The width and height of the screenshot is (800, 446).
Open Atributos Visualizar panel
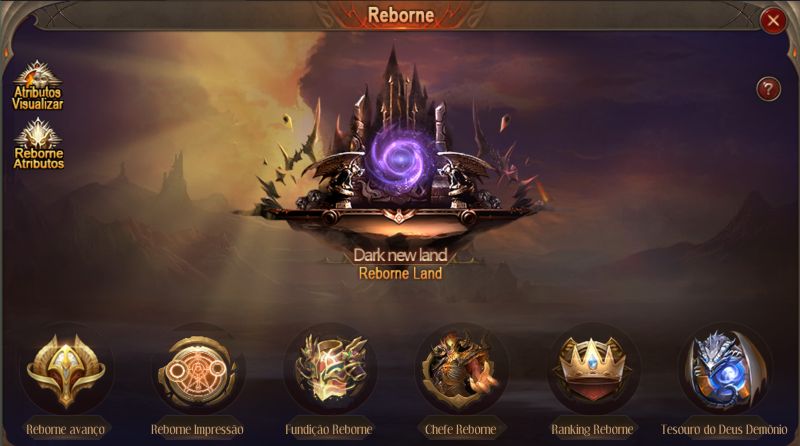click(x=37, y=84)
